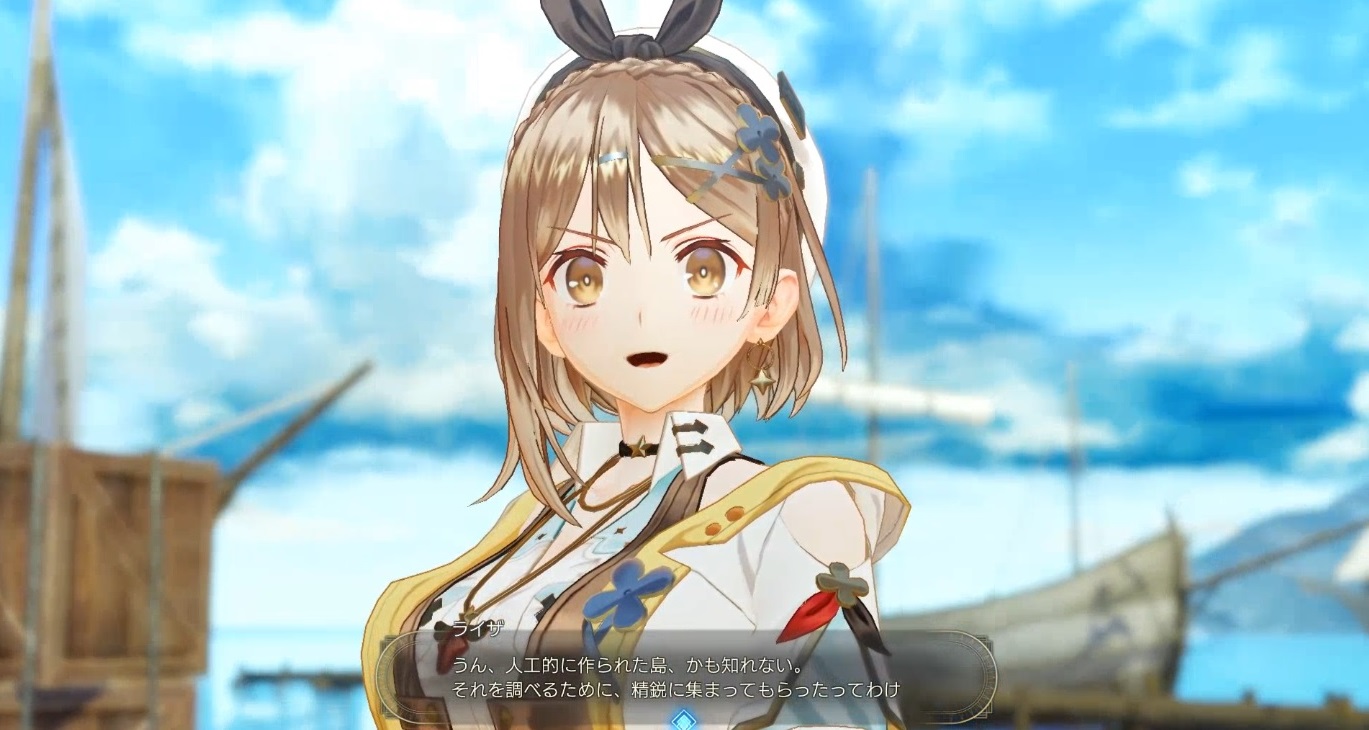Click the first dialogue line about the island
The height and width of the screenshot is (730, 1369).
(x=650, y=665)
